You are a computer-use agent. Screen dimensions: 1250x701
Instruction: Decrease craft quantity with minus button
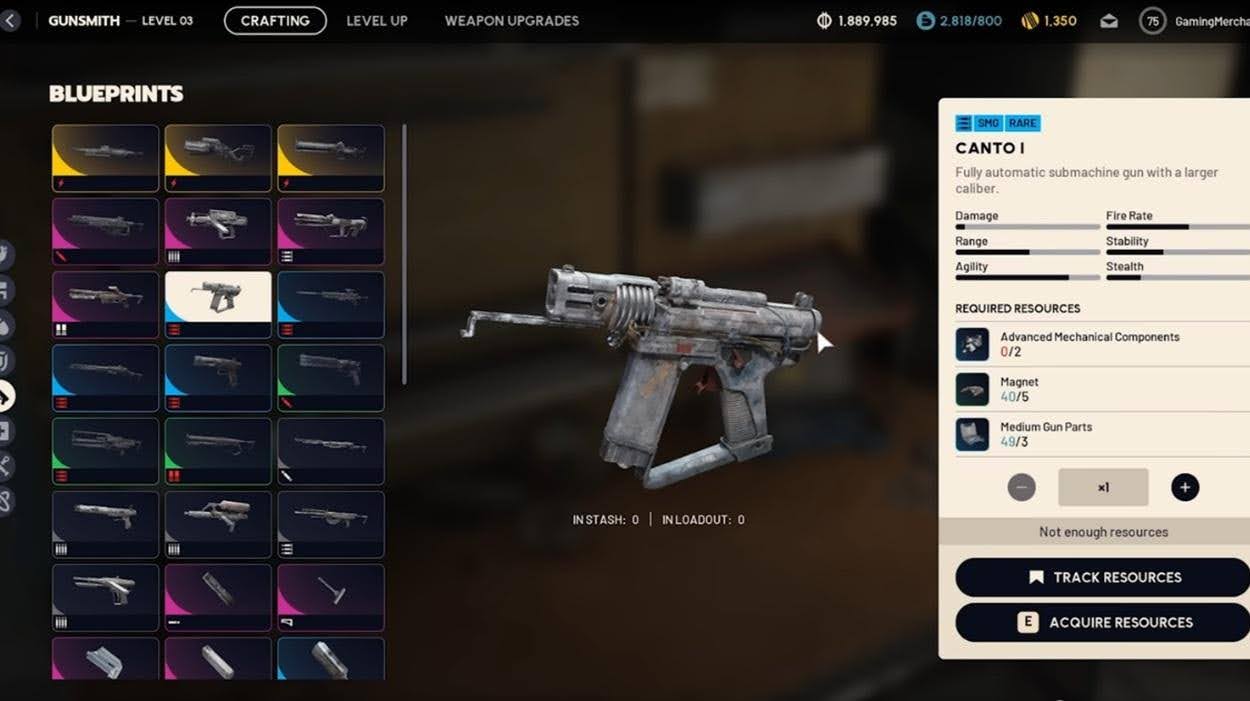click(1021, 487)
